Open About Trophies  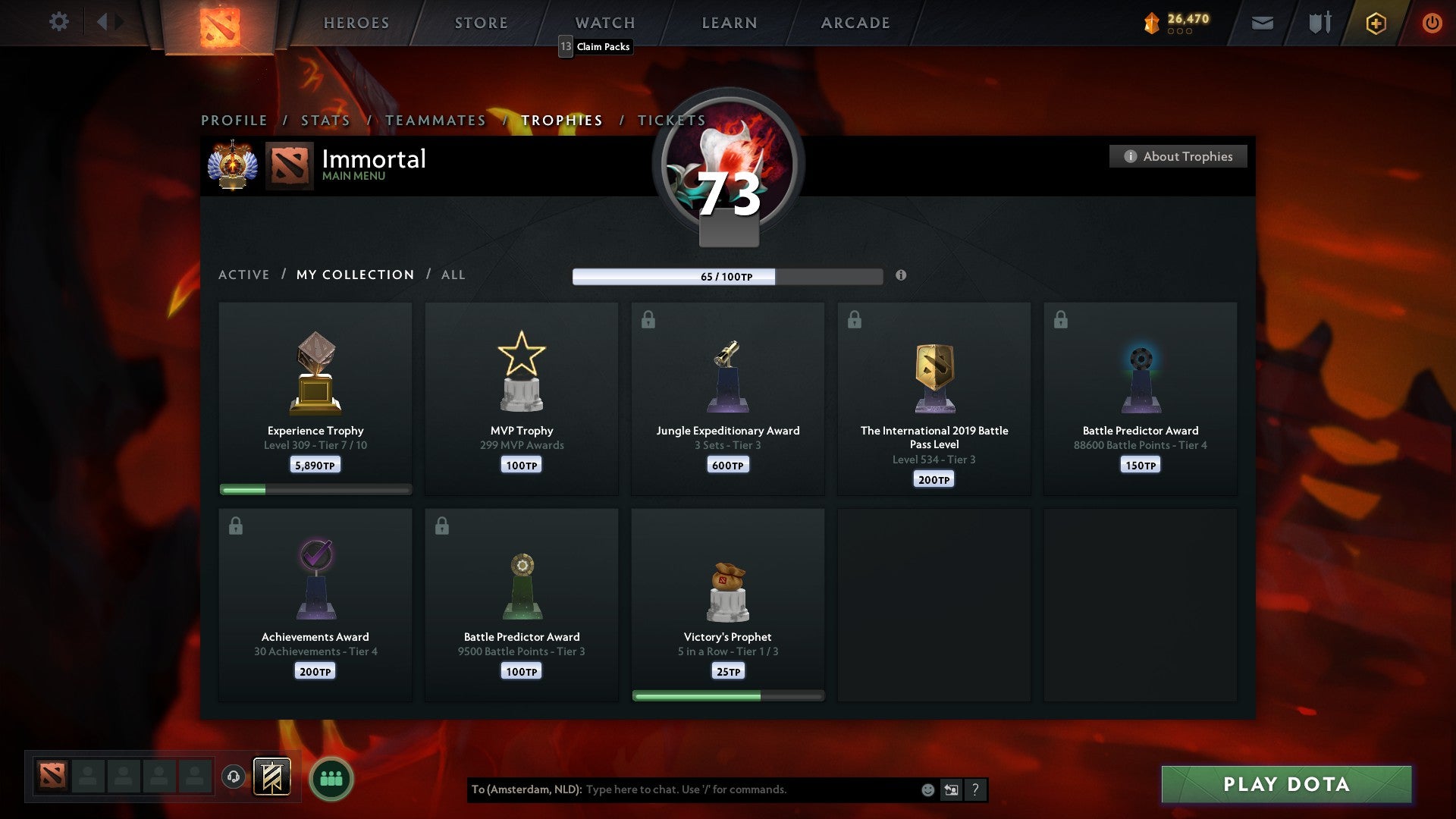(x=1178, y=156)
